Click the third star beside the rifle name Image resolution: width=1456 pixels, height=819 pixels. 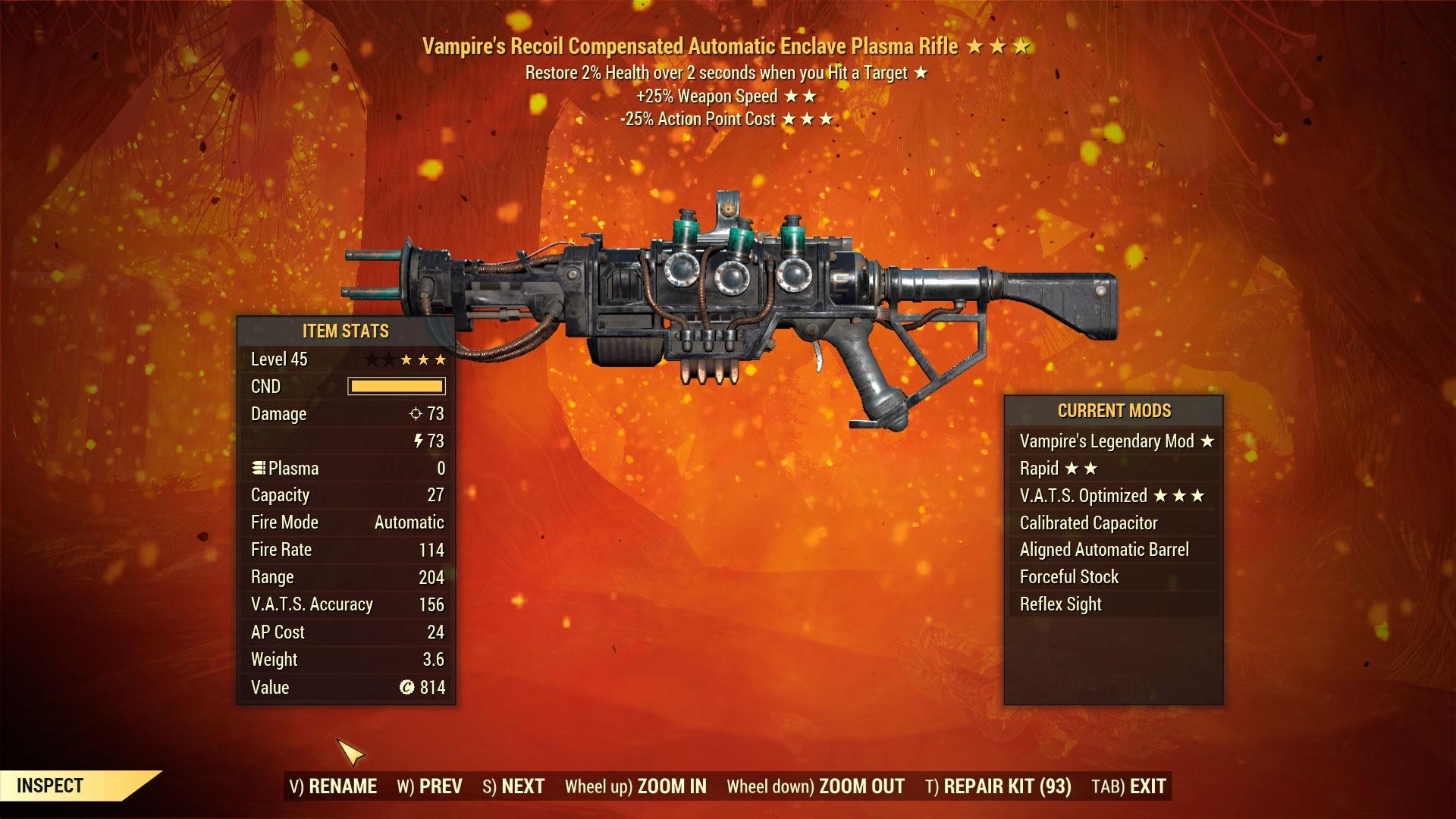tap(1020, 45)
